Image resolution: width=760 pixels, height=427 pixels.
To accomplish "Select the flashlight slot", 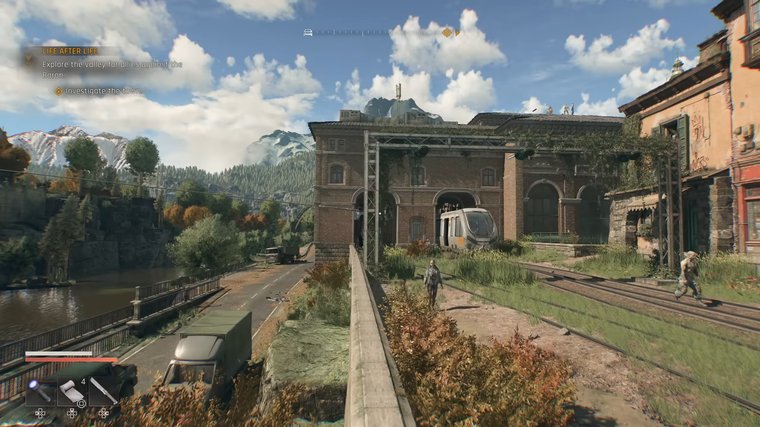I will (39, 391).
